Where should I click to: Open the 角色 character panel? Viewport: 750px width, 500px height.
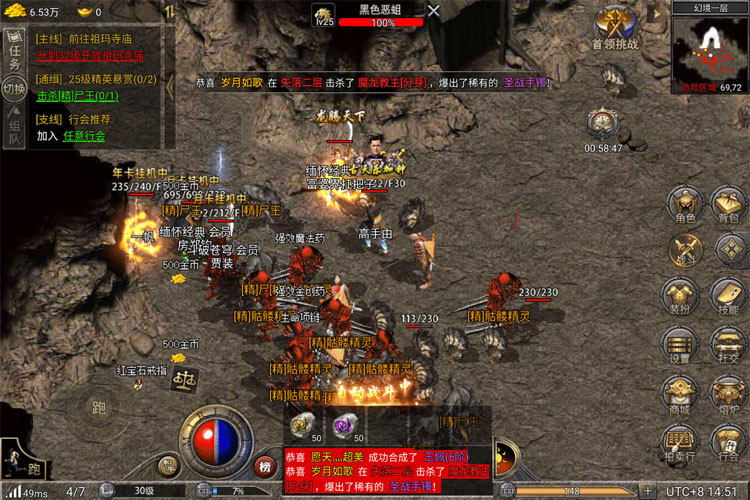(x=685, y=205)
